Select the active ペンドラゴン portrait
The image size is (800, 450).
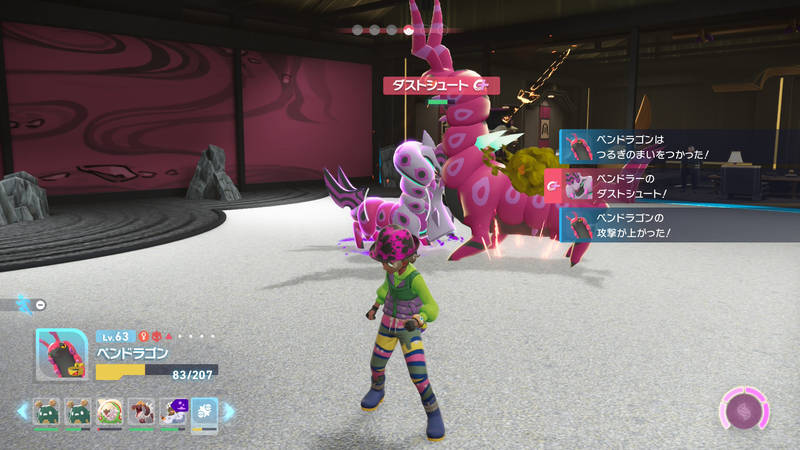tap(60, 355)
